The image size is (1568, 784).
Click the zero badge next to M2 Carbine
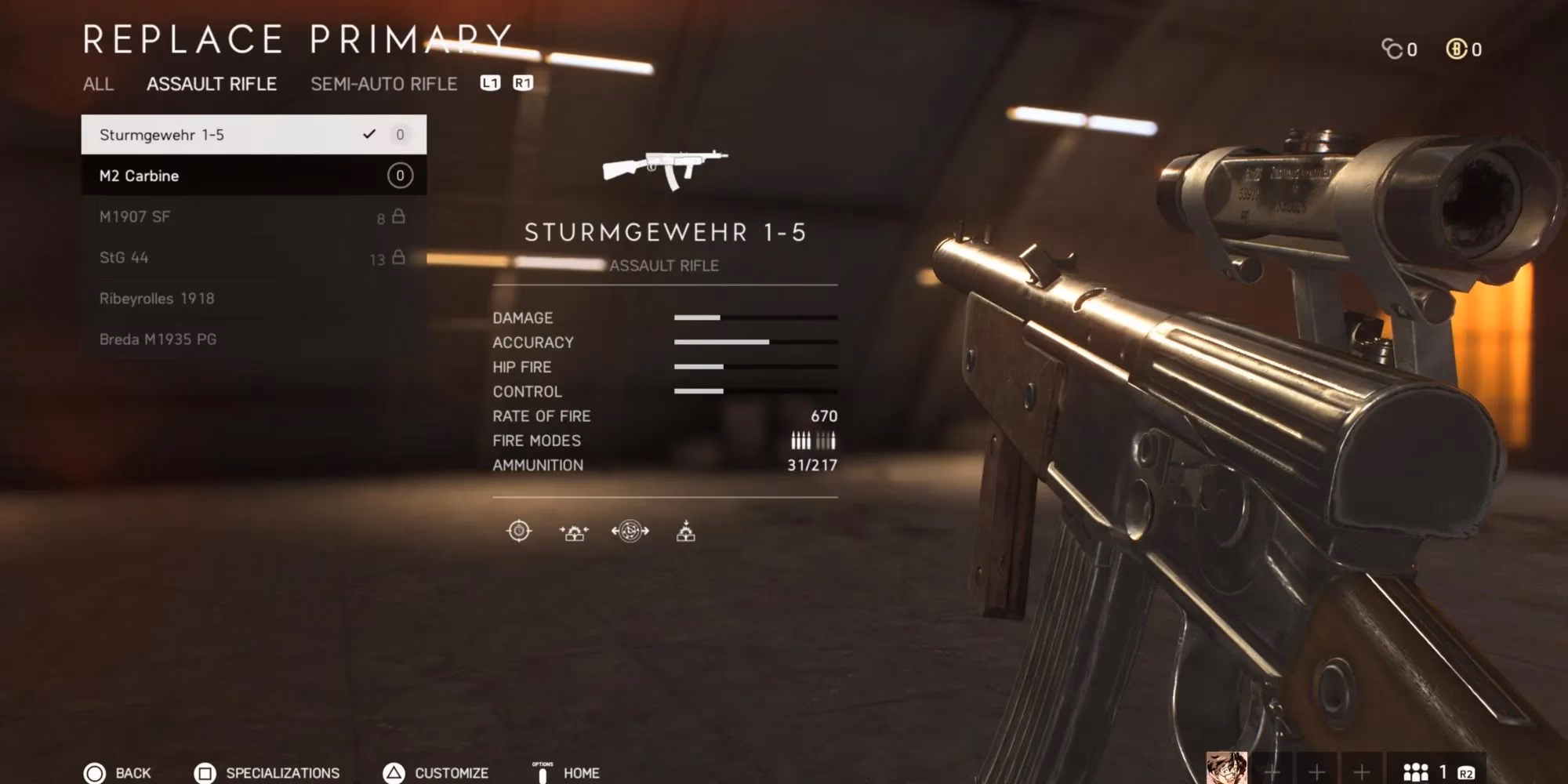(400, 176)
